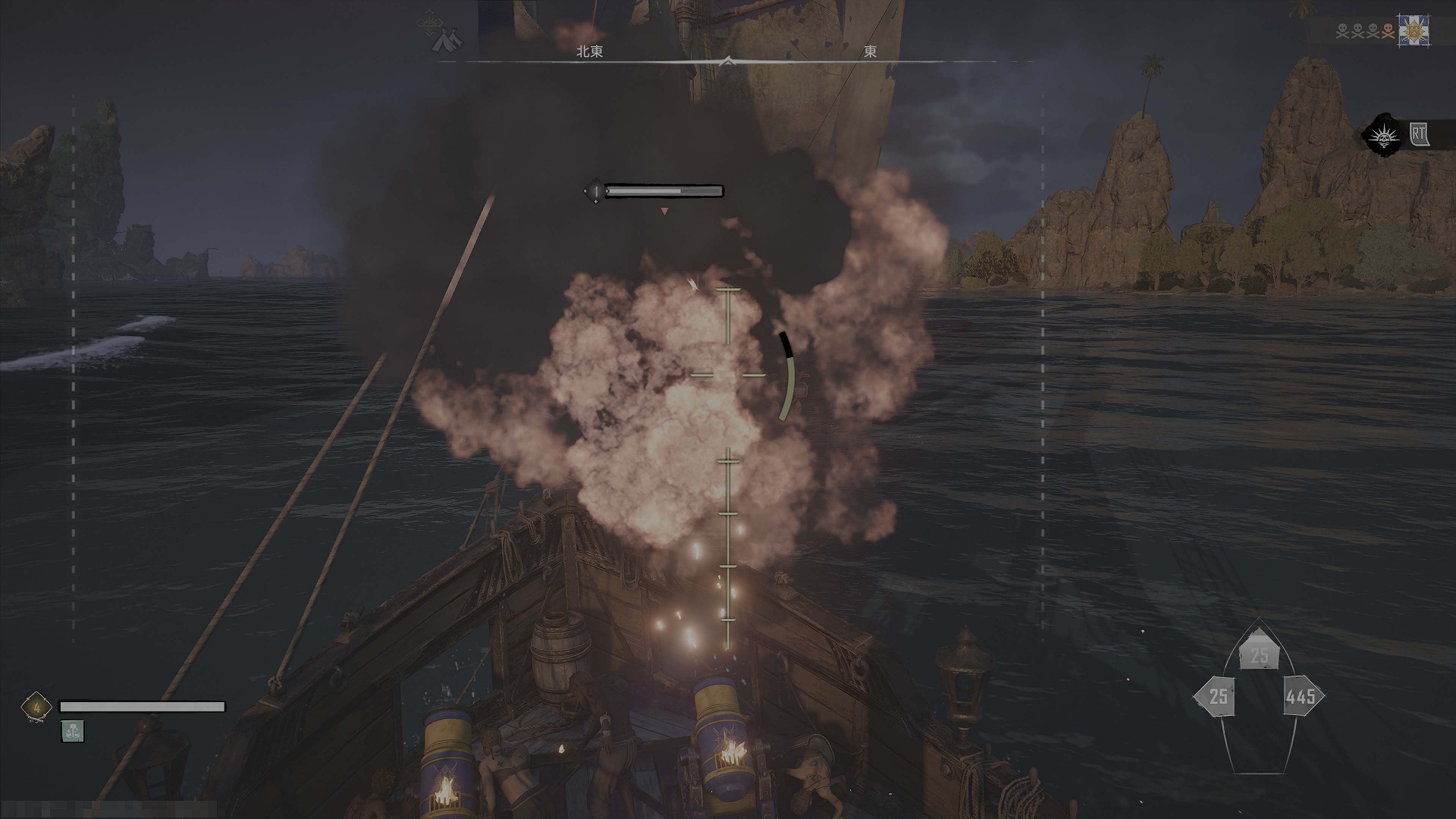The height and width of the screenshot is (819, 1456).
Task: Inspect the teal anchor status effect icon
Action: coord(73,731)
